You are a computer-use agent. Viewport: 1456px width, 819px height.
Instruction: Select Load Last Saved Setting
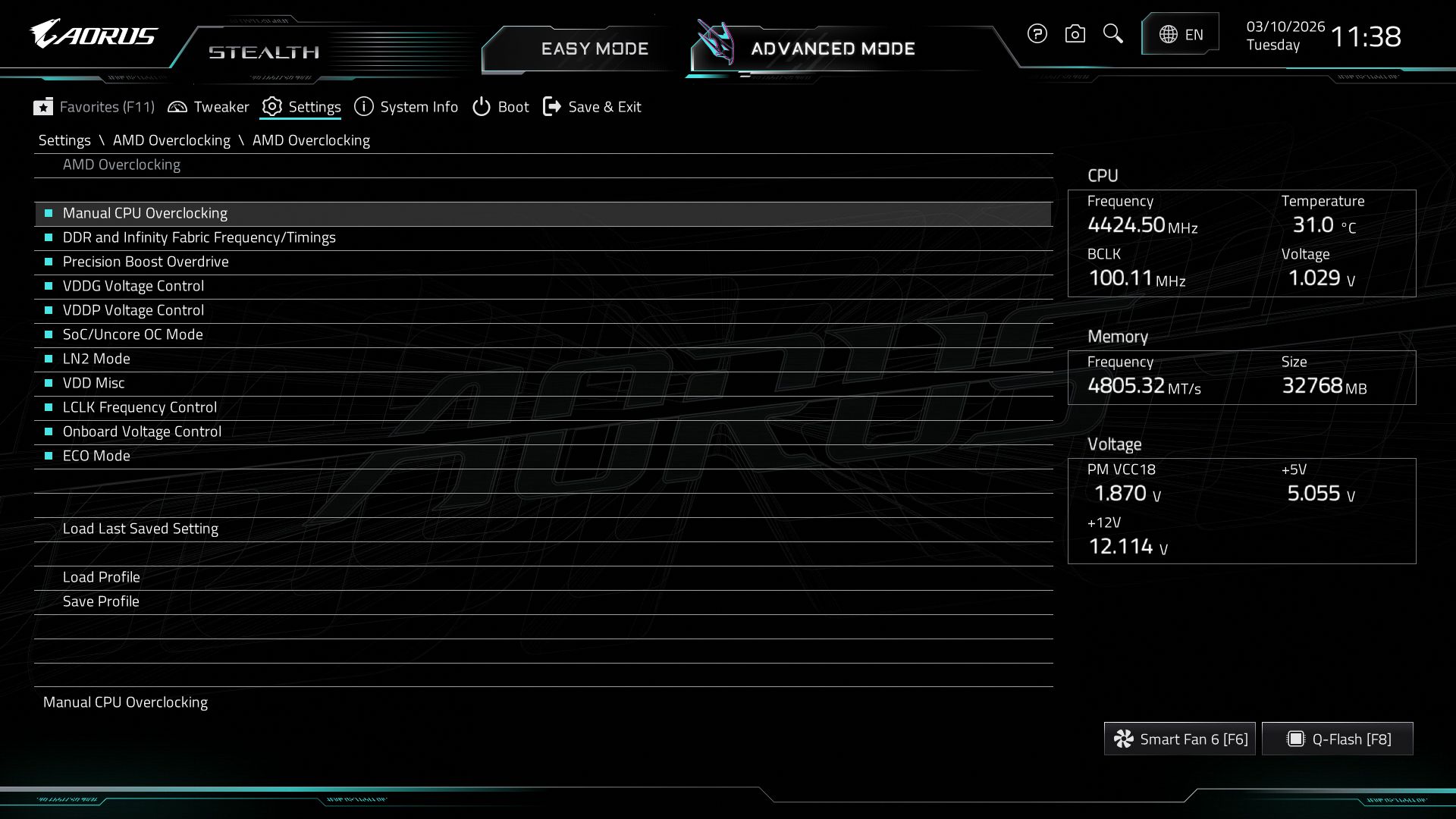(141, 529)
